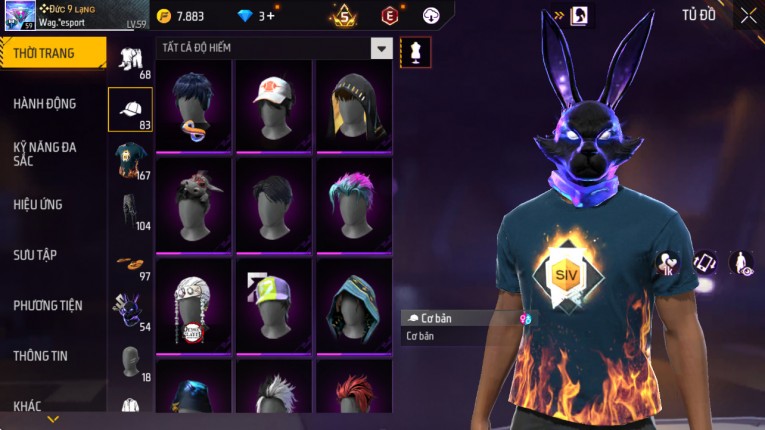Switch to the PHƯƠNG TIỆN tab
Screen dimensions: 765x430
coord(48,305)
